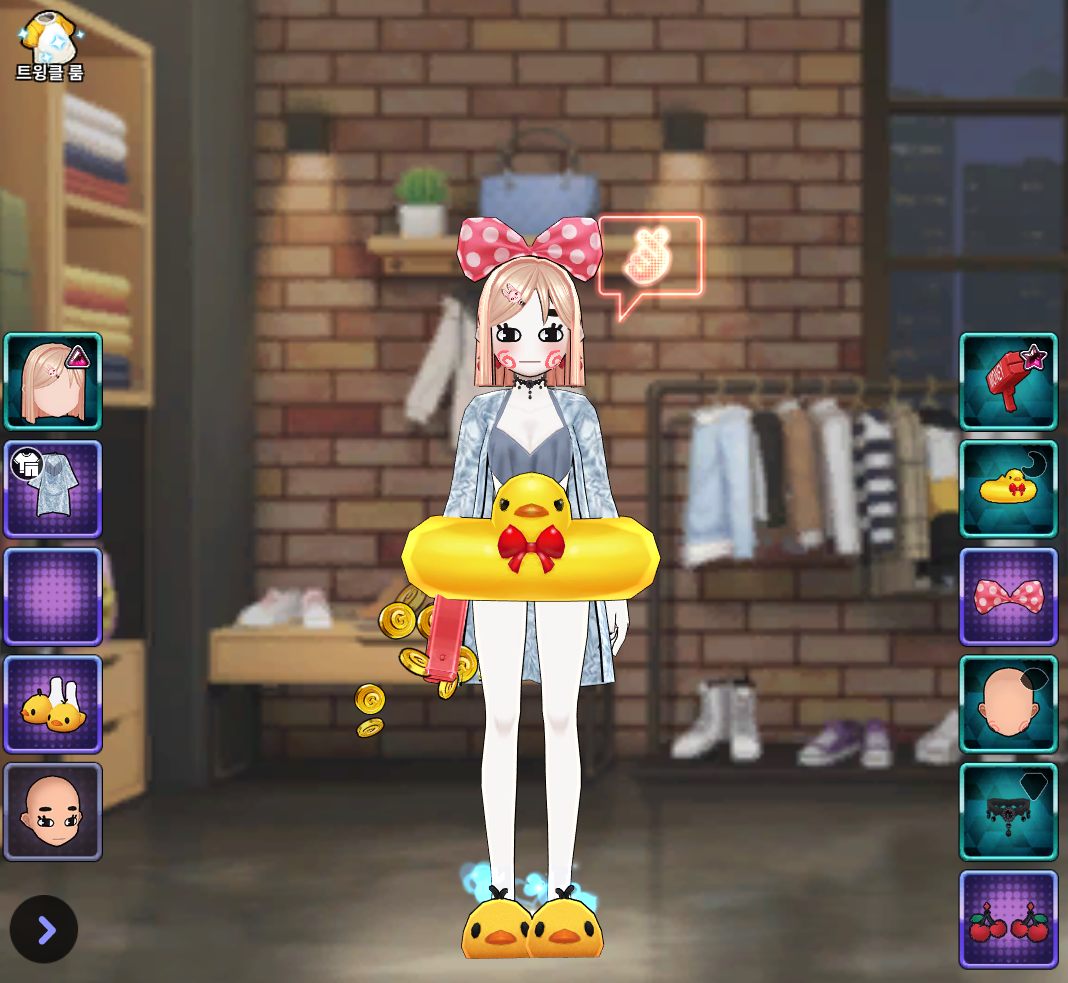Select the bald face equipment slot
The image size is (1068, 983).
(x=53, y=811)
